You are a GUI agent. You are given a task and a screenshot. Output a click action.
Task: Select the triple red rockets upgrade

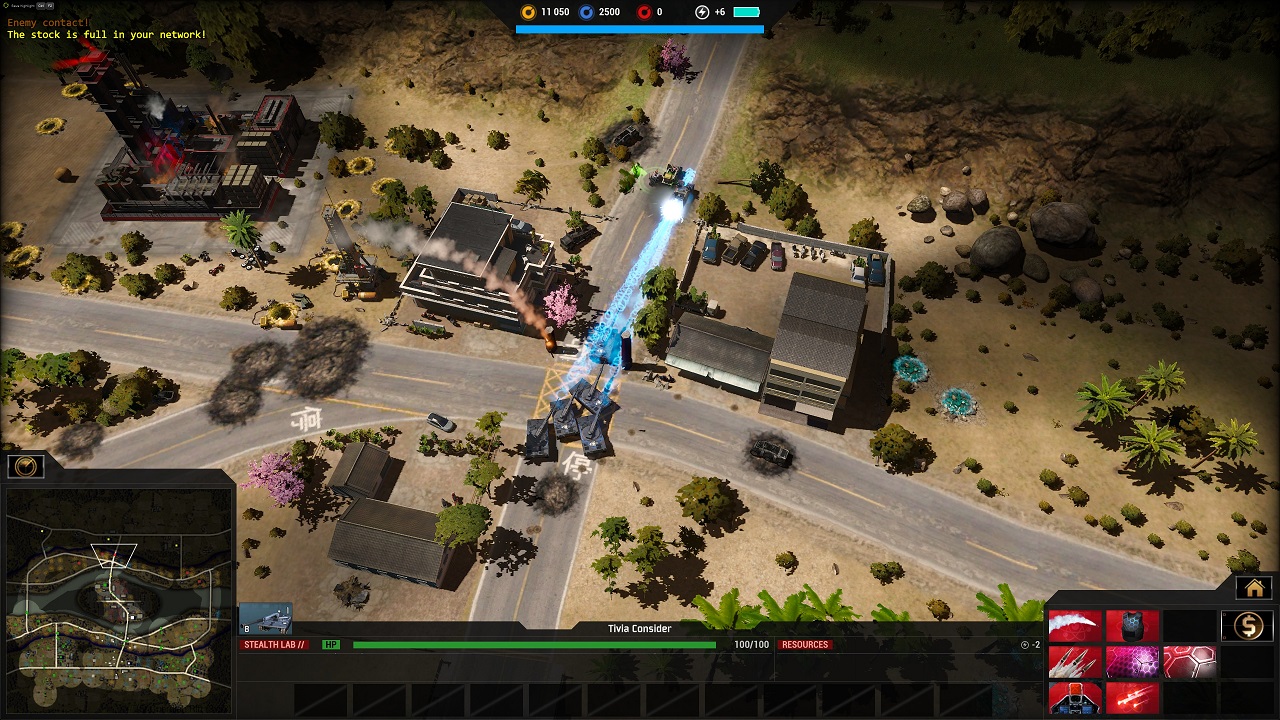click(x=1131, y=700)
